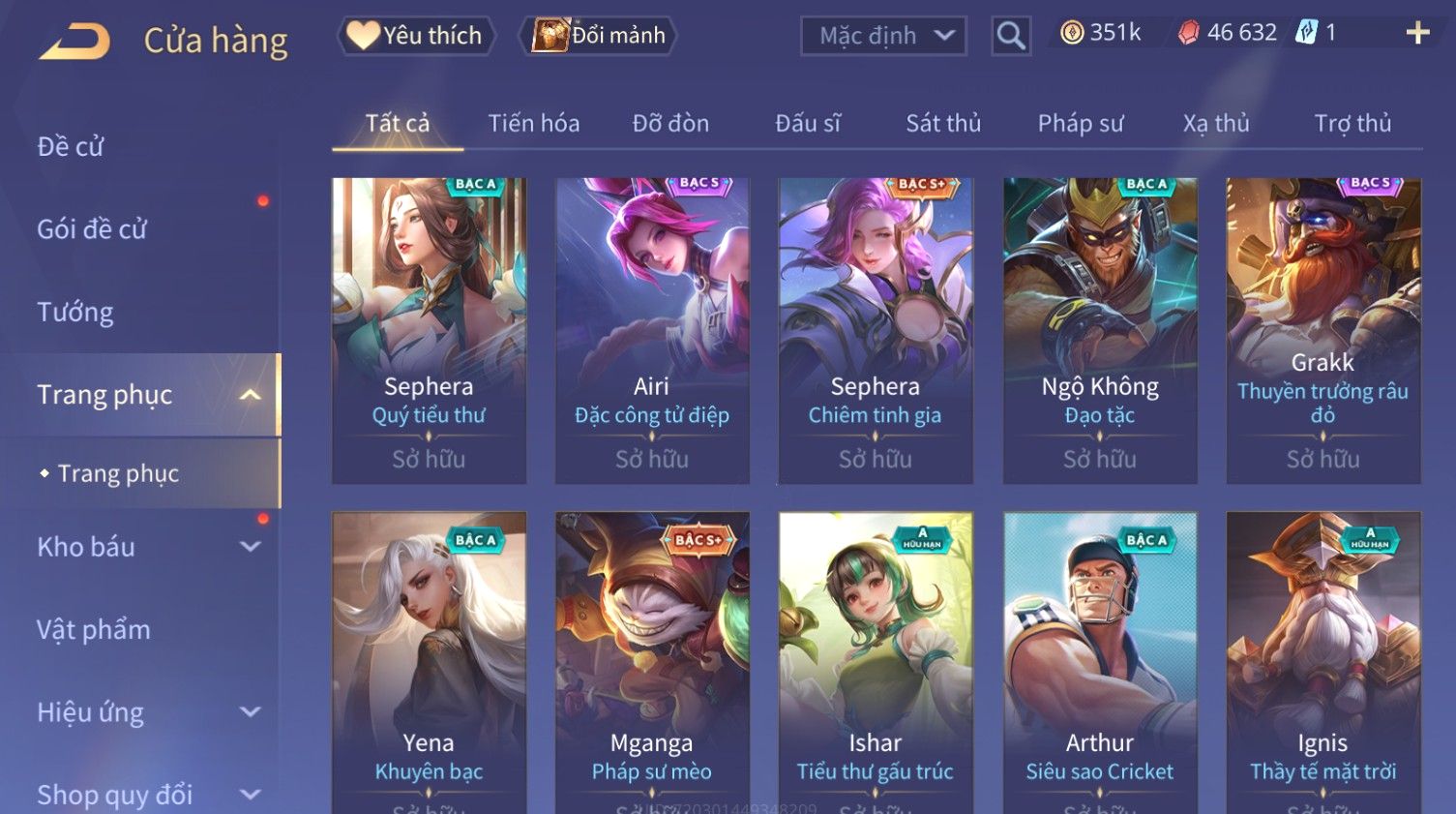Click the magnifying glass search button
Screen dimensions: 1456x814
pyautogui.click(x=1011, y=37)
